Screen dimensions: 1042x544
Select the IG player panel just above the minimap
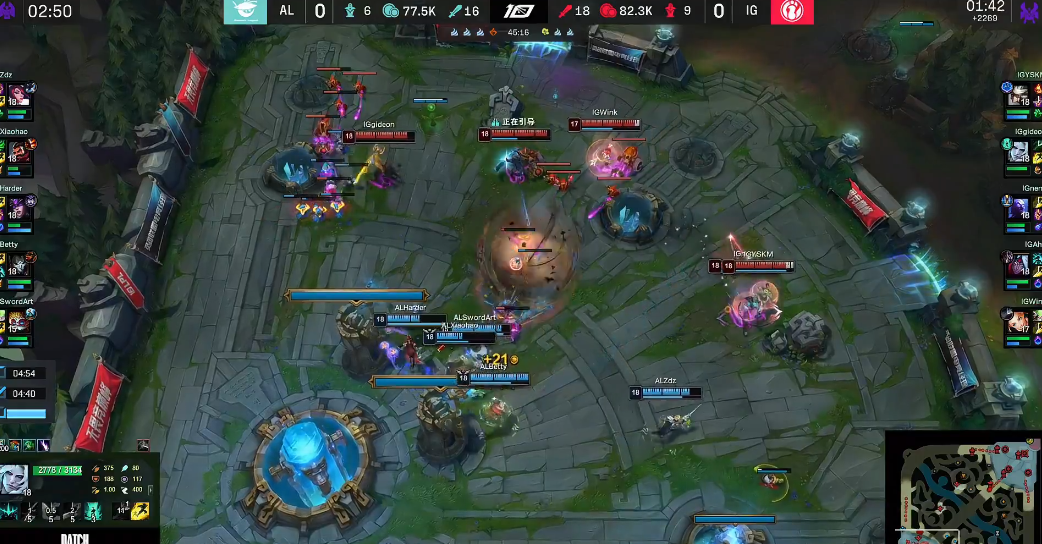pos(1023,320)
